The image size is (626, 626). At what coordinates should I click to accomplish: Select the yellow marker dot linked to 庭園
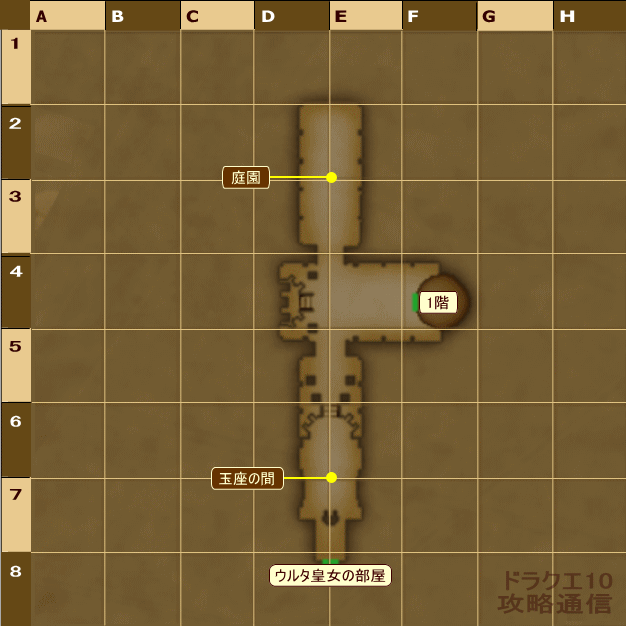pyautogui.click(x=331, y=177)
